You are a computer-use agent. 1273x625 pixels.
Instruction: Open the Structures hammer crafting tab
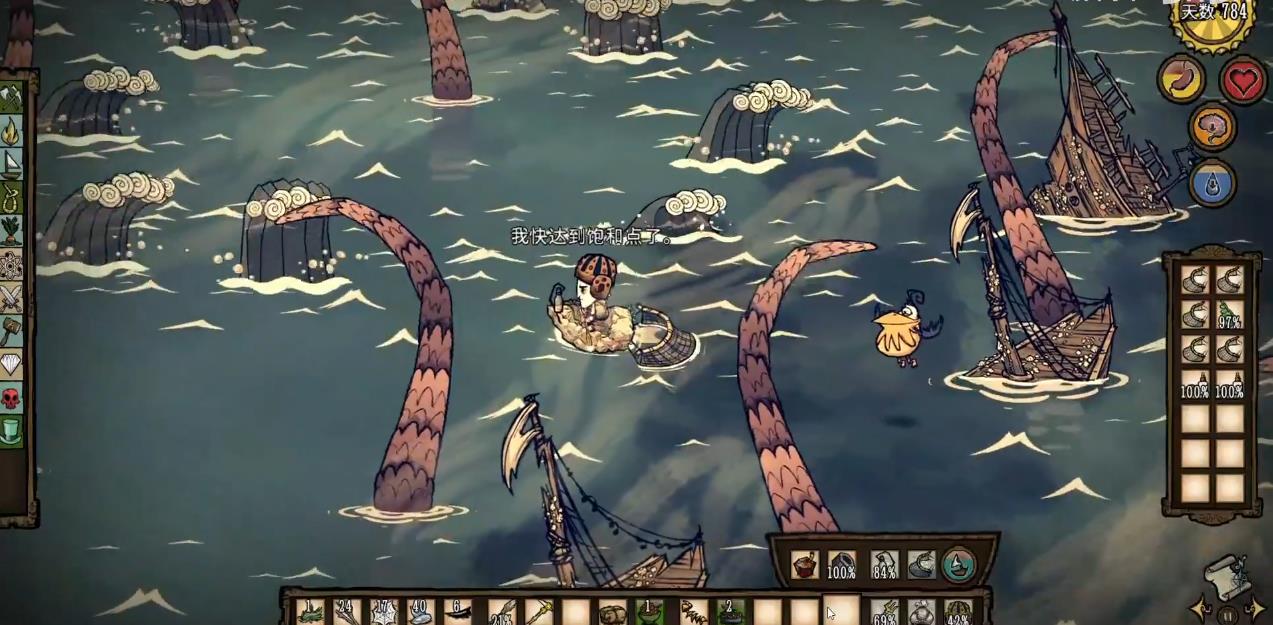[11, 330]
